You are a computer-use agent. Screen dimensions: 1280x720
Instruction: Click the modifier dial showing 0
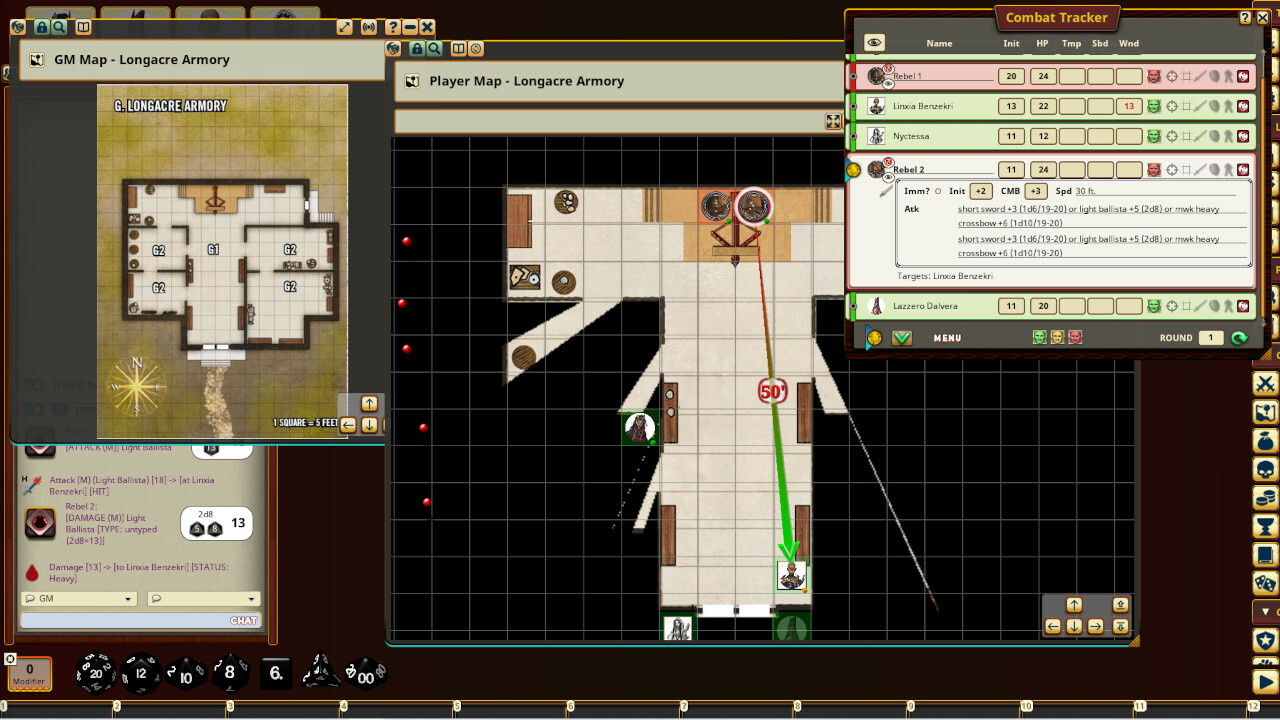click(29, 669)
